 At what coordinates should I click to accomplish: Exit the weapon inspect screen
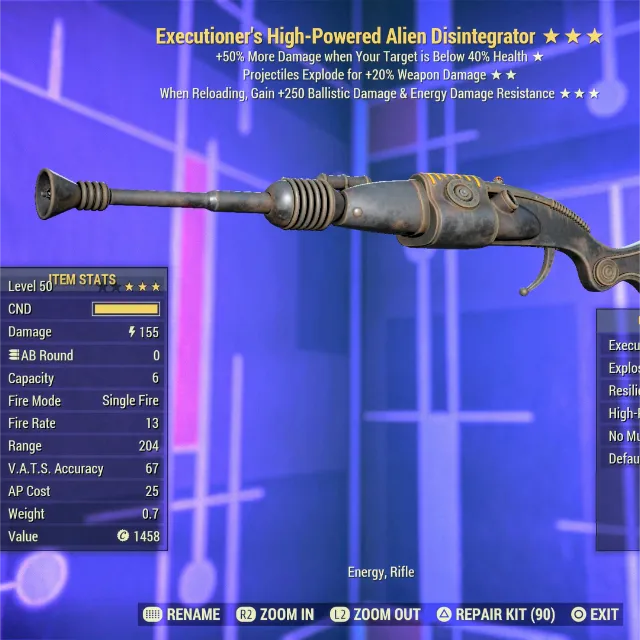click(596, 614)
